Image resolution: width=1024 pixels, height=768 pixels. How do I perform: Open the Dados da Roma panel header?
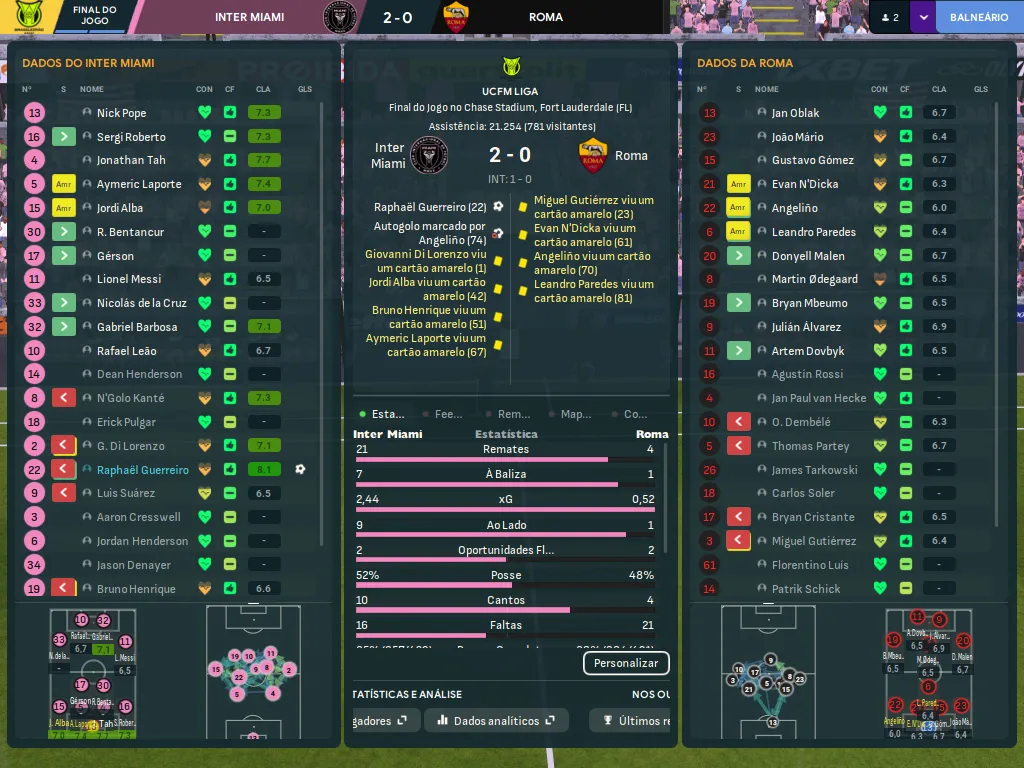tap(745, 63)
